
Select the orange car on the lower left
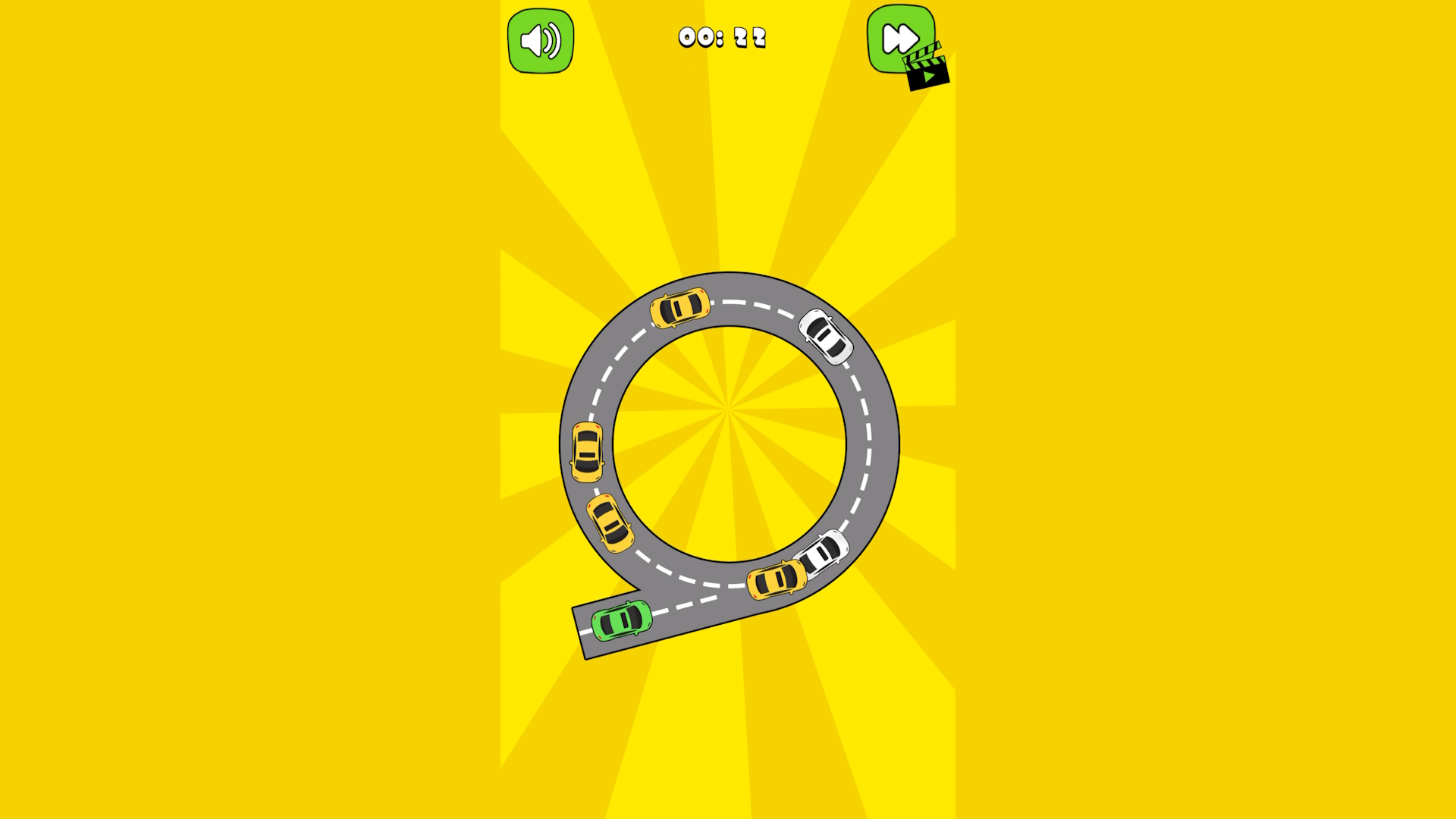click(611, 522)
